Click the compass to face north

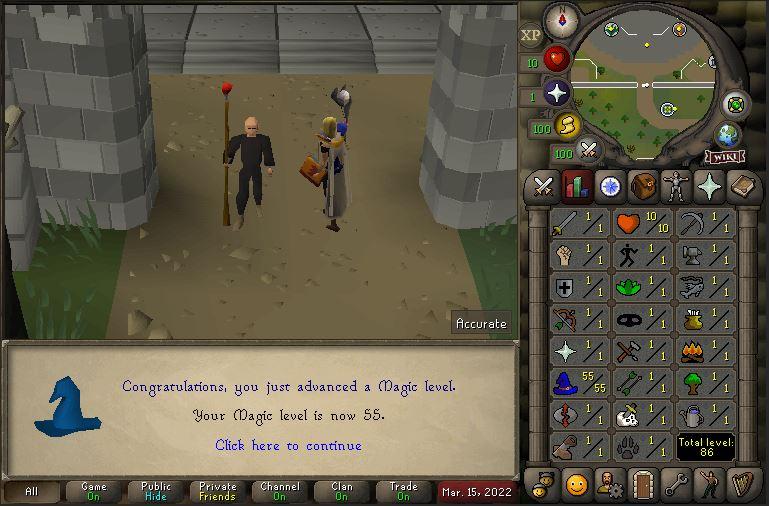coord(560,19)
